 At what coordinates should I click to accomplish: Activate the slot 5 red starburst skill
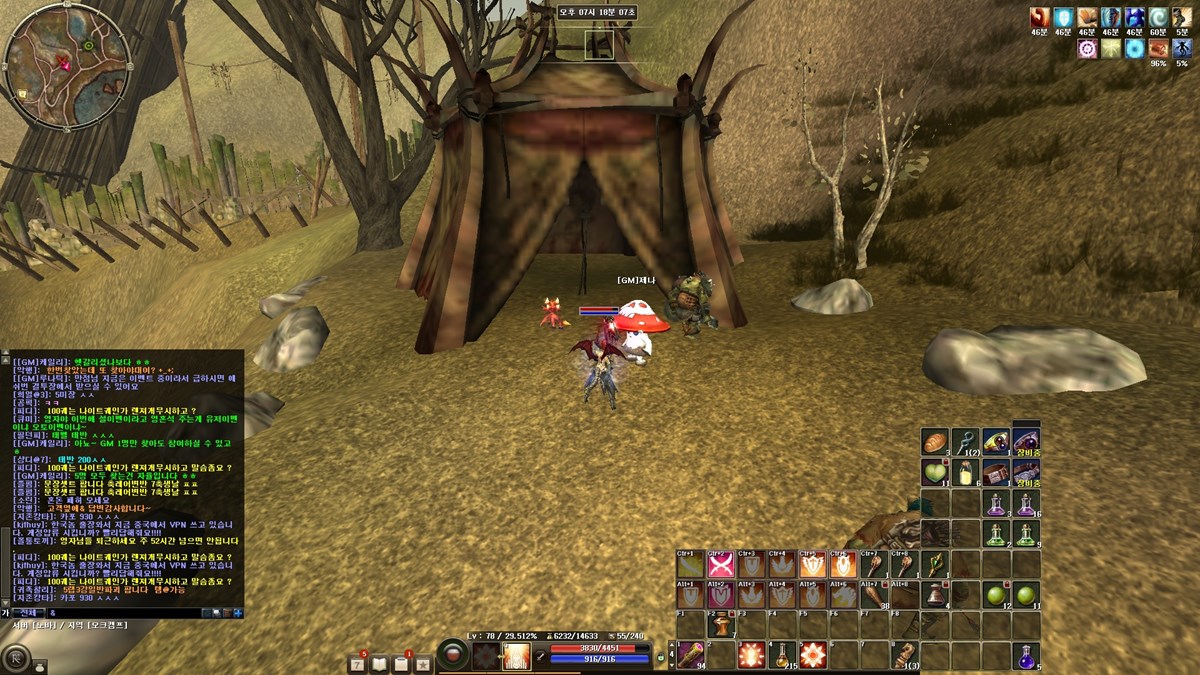811,656
